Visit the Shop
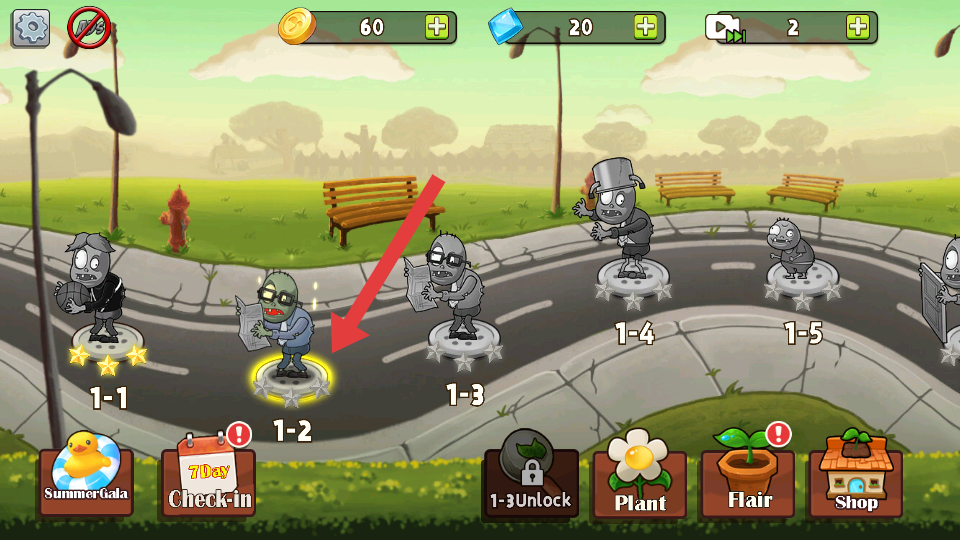This screenshot has height=540, width=960. pos(855,478)
